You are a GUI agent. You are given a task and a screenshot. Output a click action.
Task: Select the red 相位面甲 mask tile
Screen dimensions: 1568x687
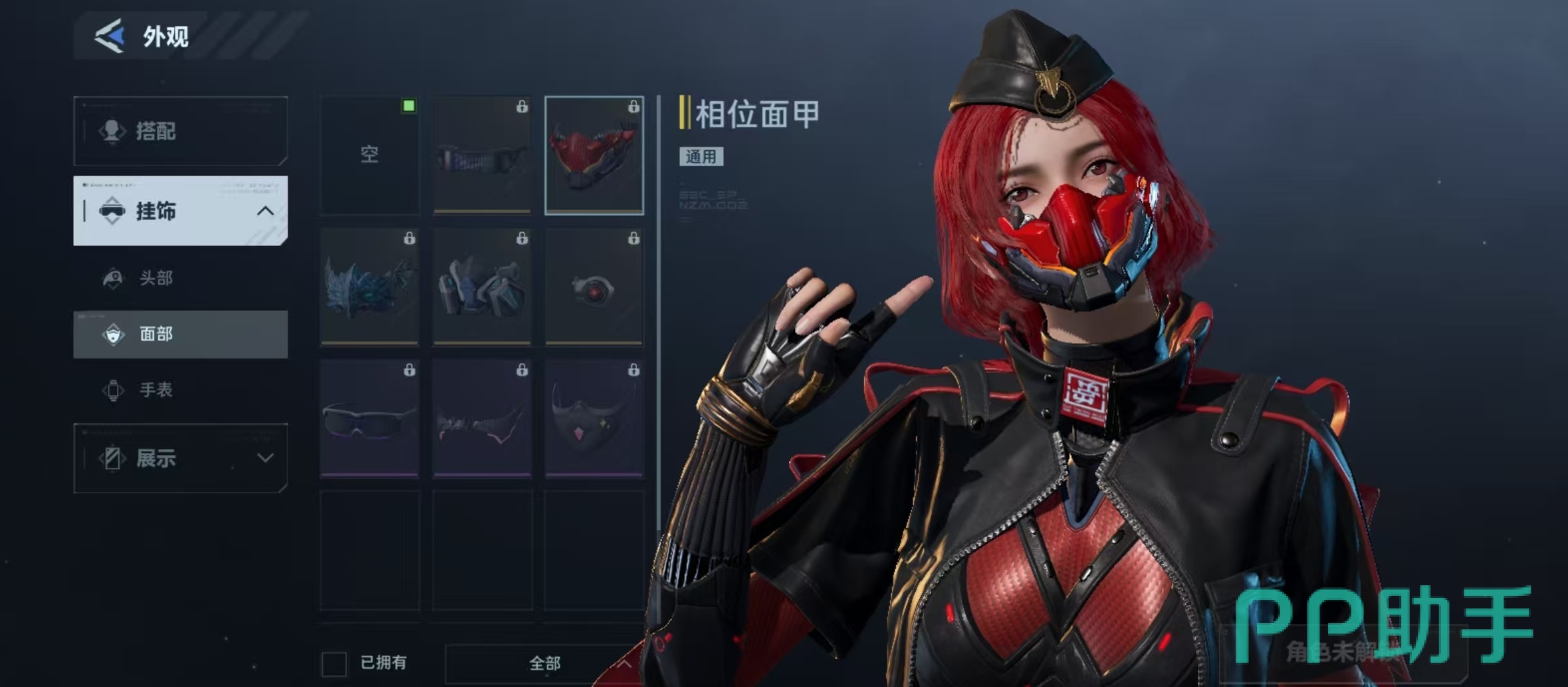click(594, 155)
